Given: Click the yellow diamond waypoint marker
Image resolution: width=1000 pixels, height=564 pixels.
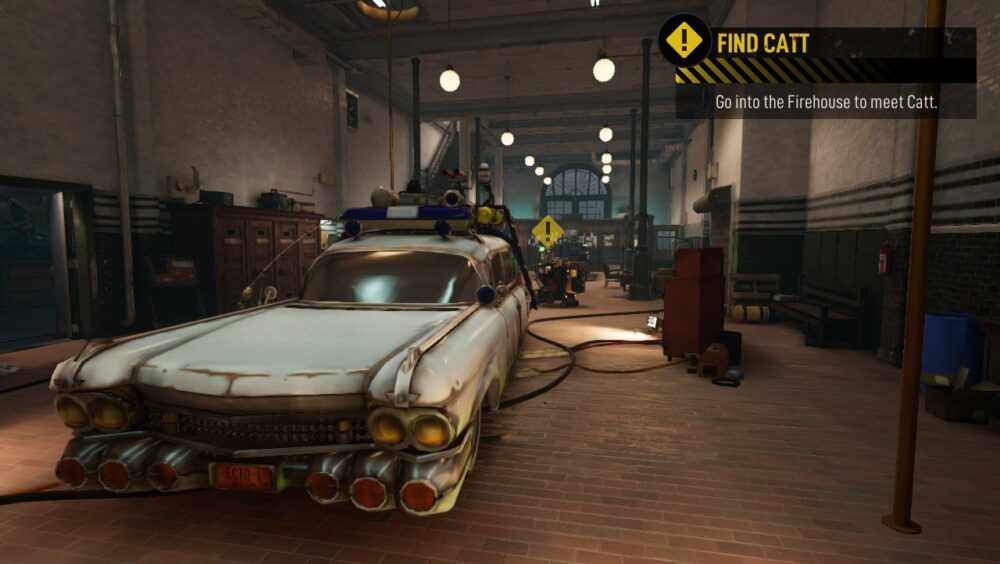Looking at the screenshot, I should [547, 232].
